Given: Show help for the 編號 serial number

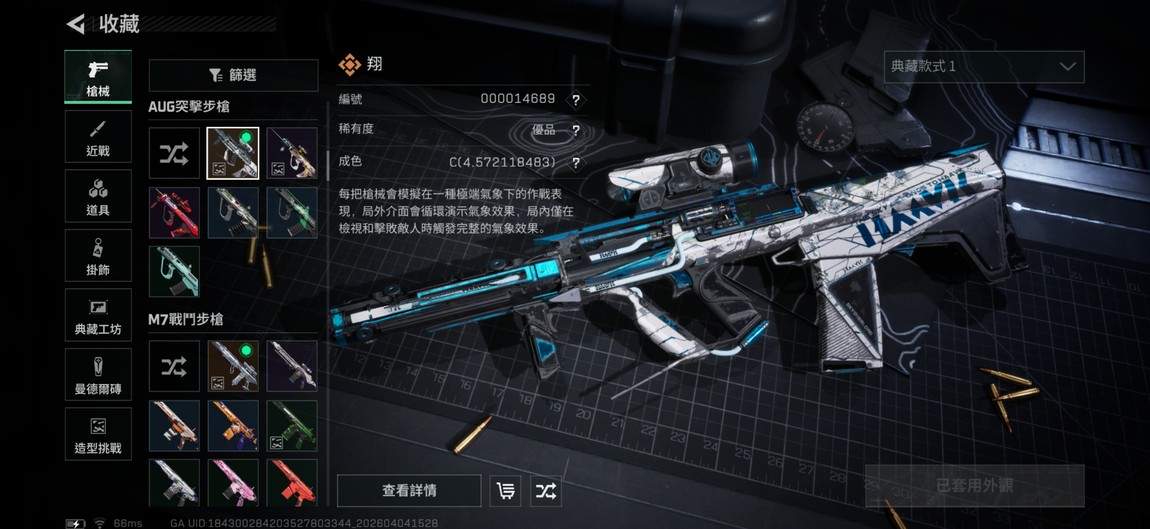Looking at the screenshot, I should 576,100.
